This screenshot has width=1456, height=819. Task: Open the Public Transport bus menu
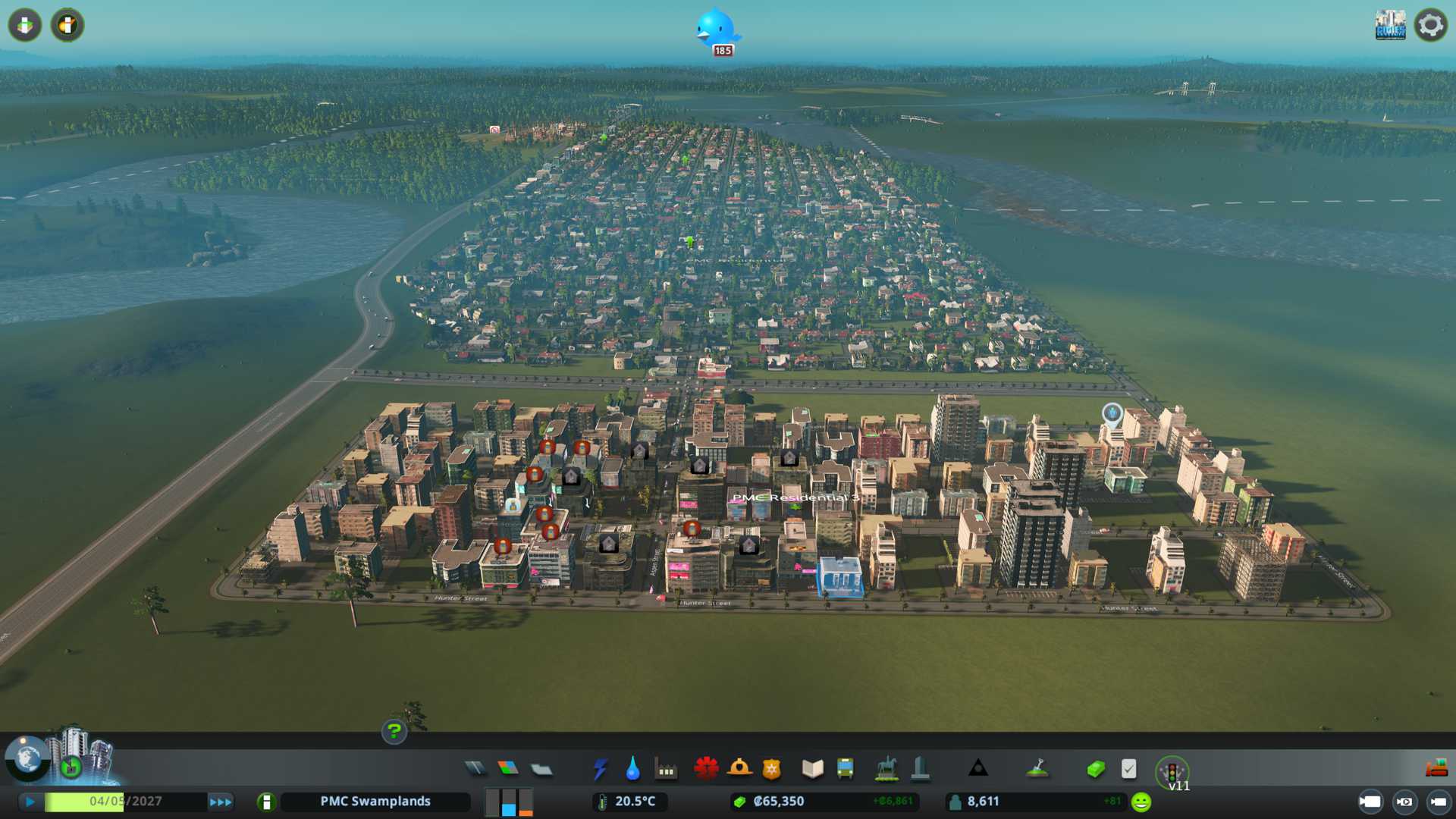pos(846,769)
